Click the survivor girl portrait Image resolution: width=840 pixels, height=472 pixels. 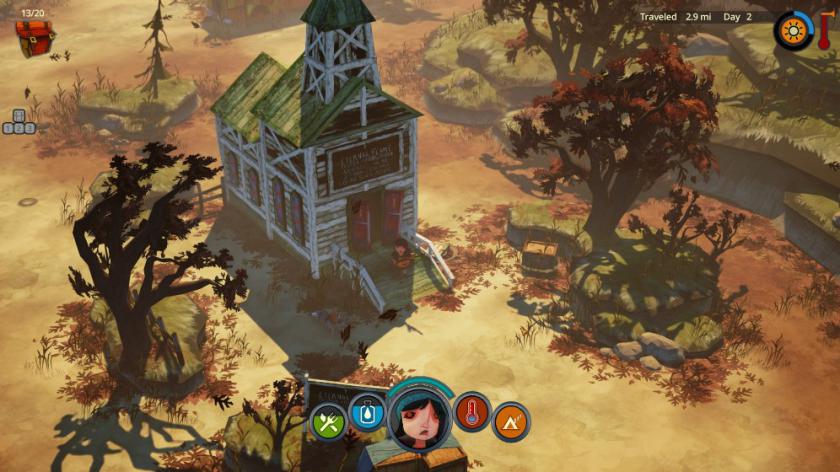(x=420, y=417)
